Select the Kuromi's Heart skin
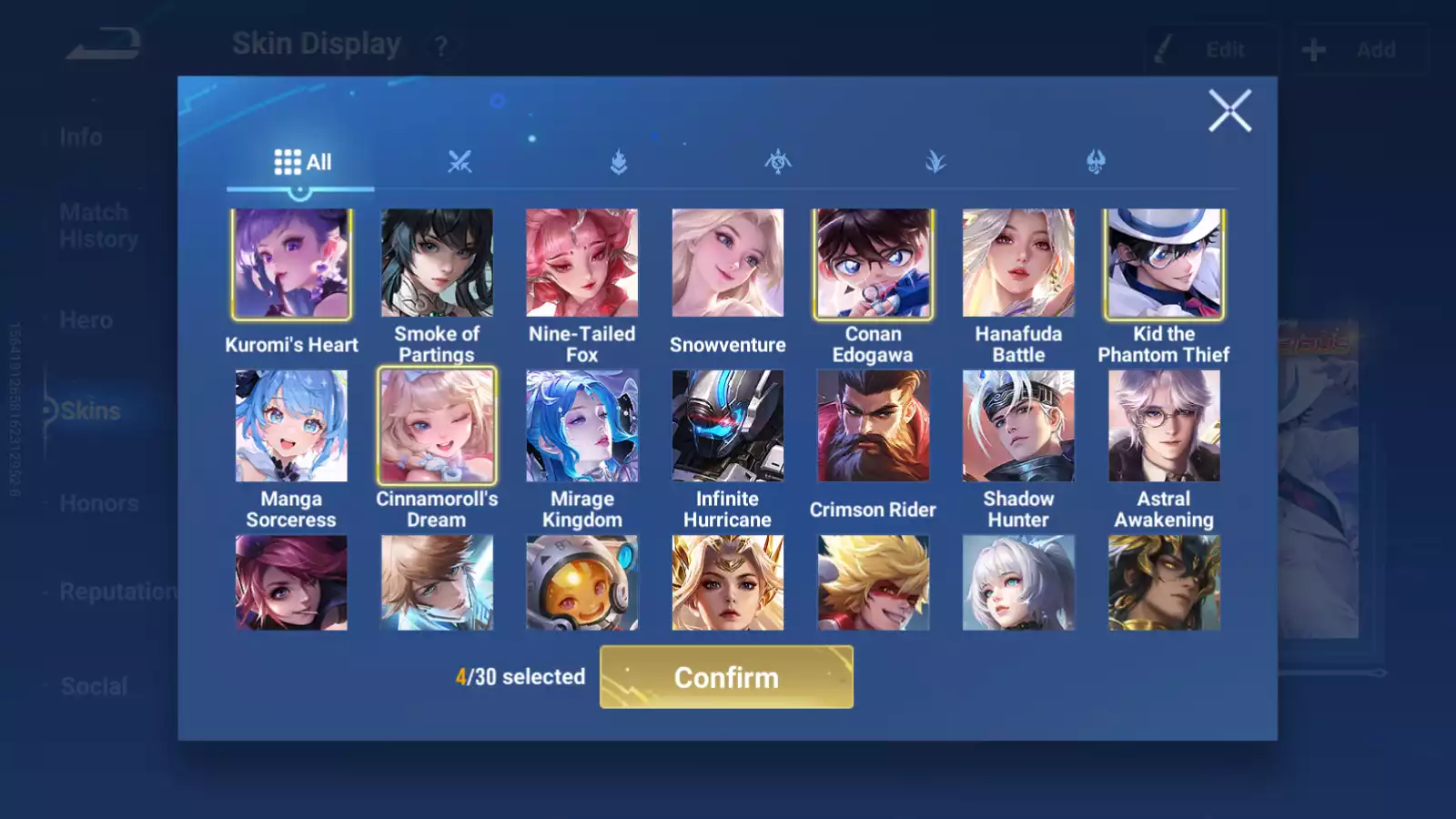 pos(291,264)
